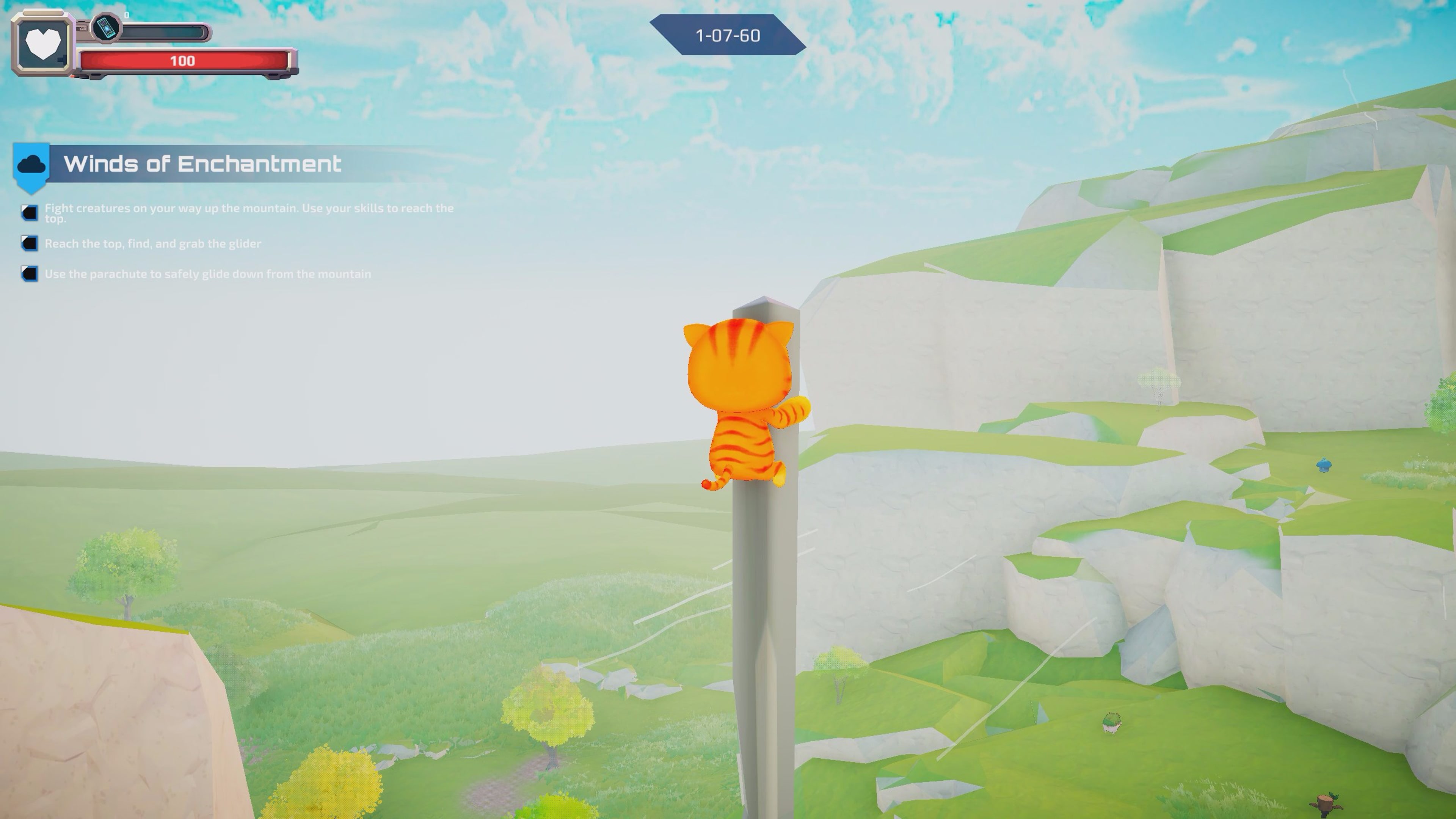Click the red health bar showing 100

tap(184, 61)
